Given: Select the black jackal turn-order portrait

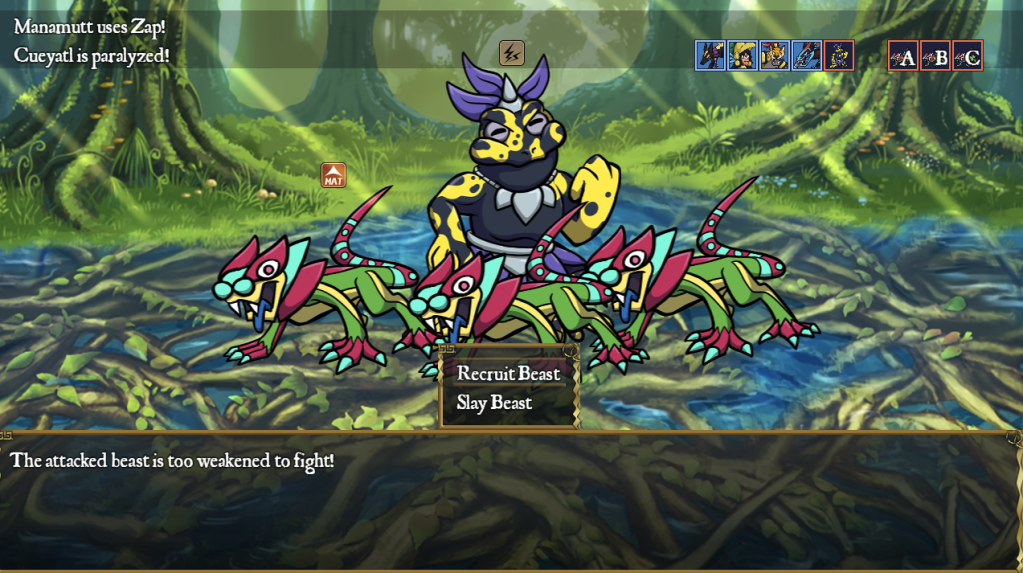Looking at the screenshot, I should pos(711,55).
